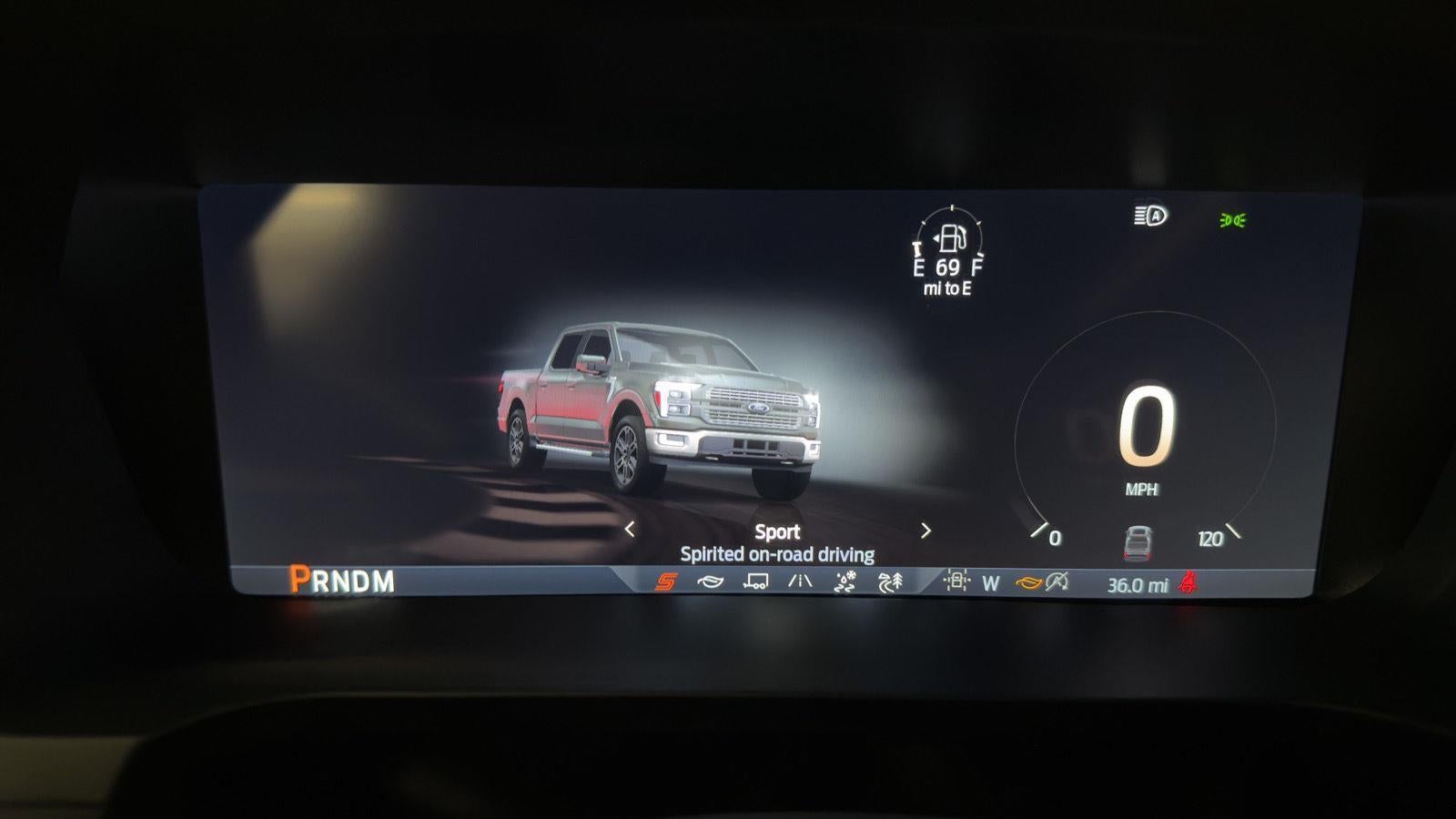Click the Eco mode leaf icon
This screenshot has width=1456, height=819.
pyautogui.click(x=711, y=582)
